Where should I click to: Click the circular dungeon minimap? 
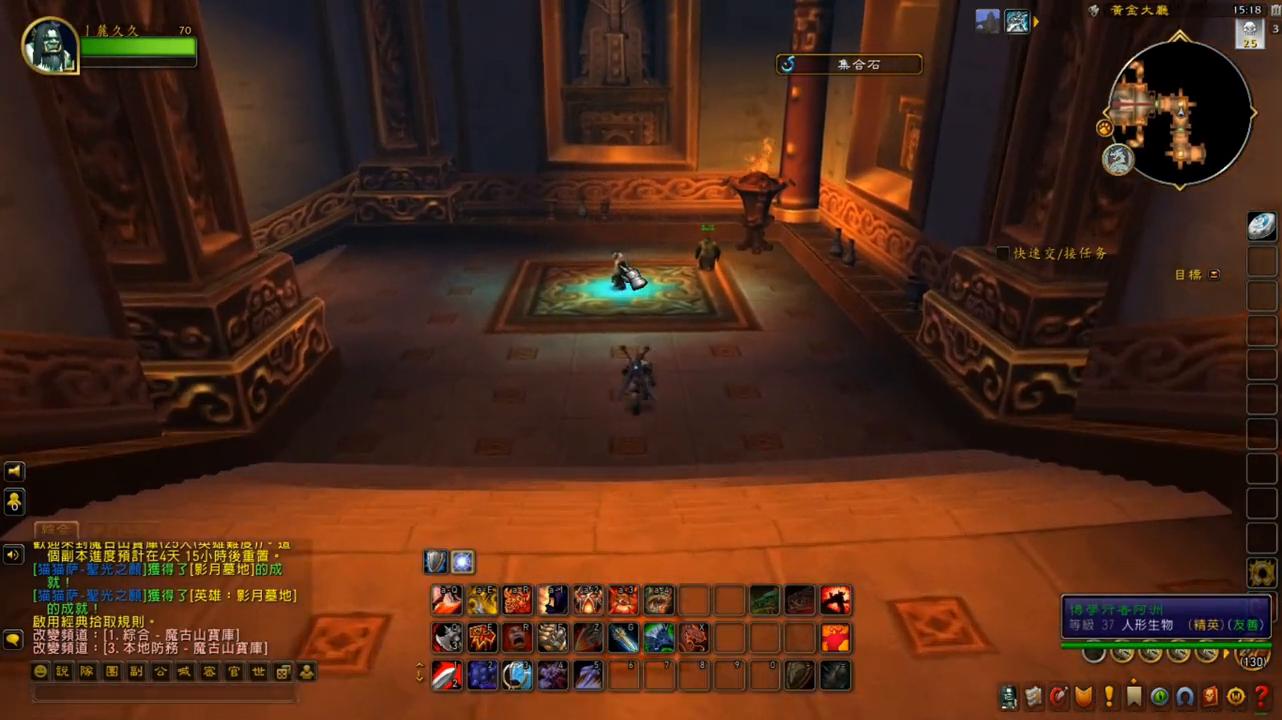(1180, 112)
